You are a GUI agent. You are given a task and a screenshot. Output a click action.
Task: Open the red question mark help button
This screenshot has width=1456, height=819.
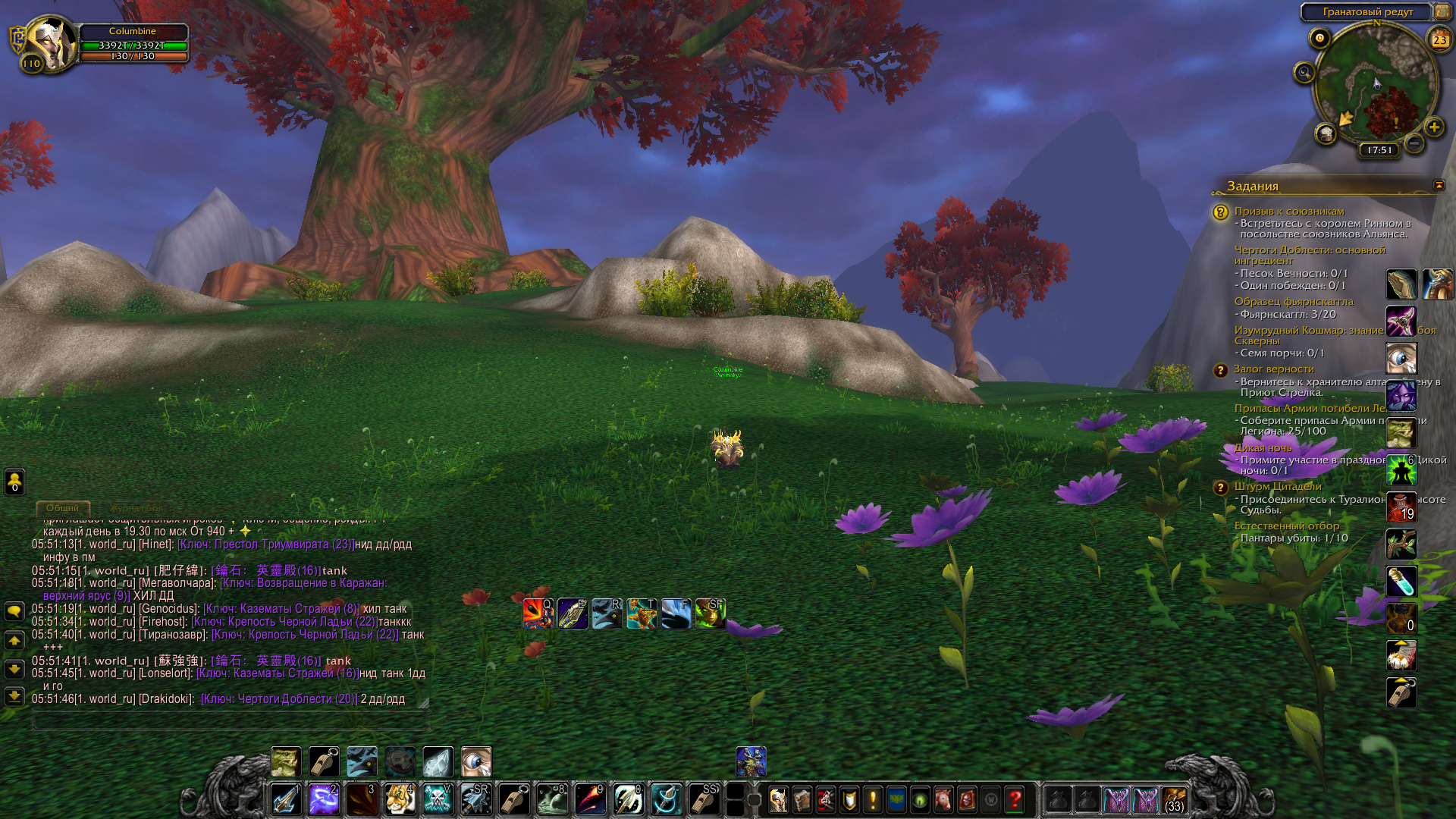[x=1014, y=799]
